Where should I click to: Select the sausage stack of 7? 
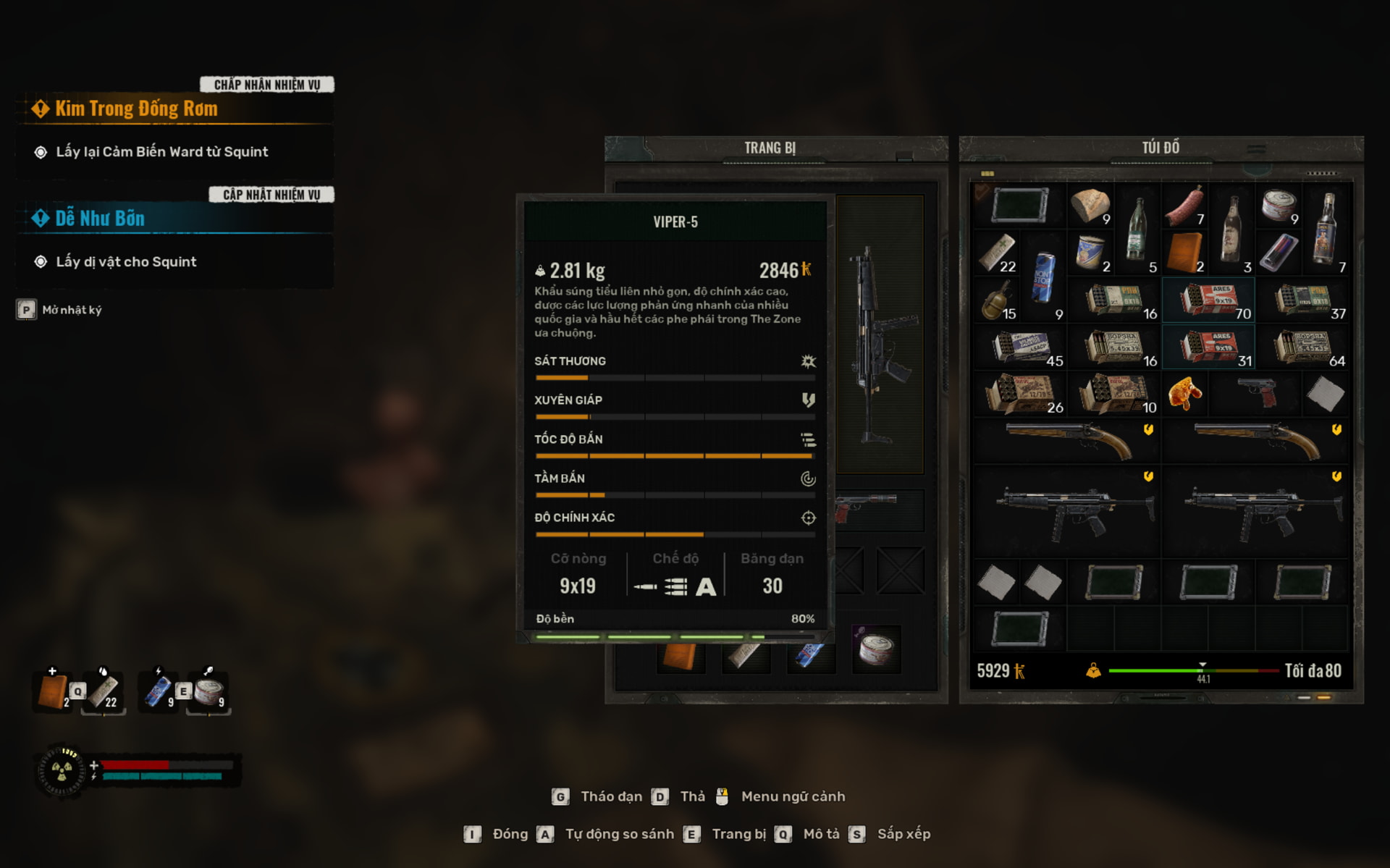coord(1184,205)
